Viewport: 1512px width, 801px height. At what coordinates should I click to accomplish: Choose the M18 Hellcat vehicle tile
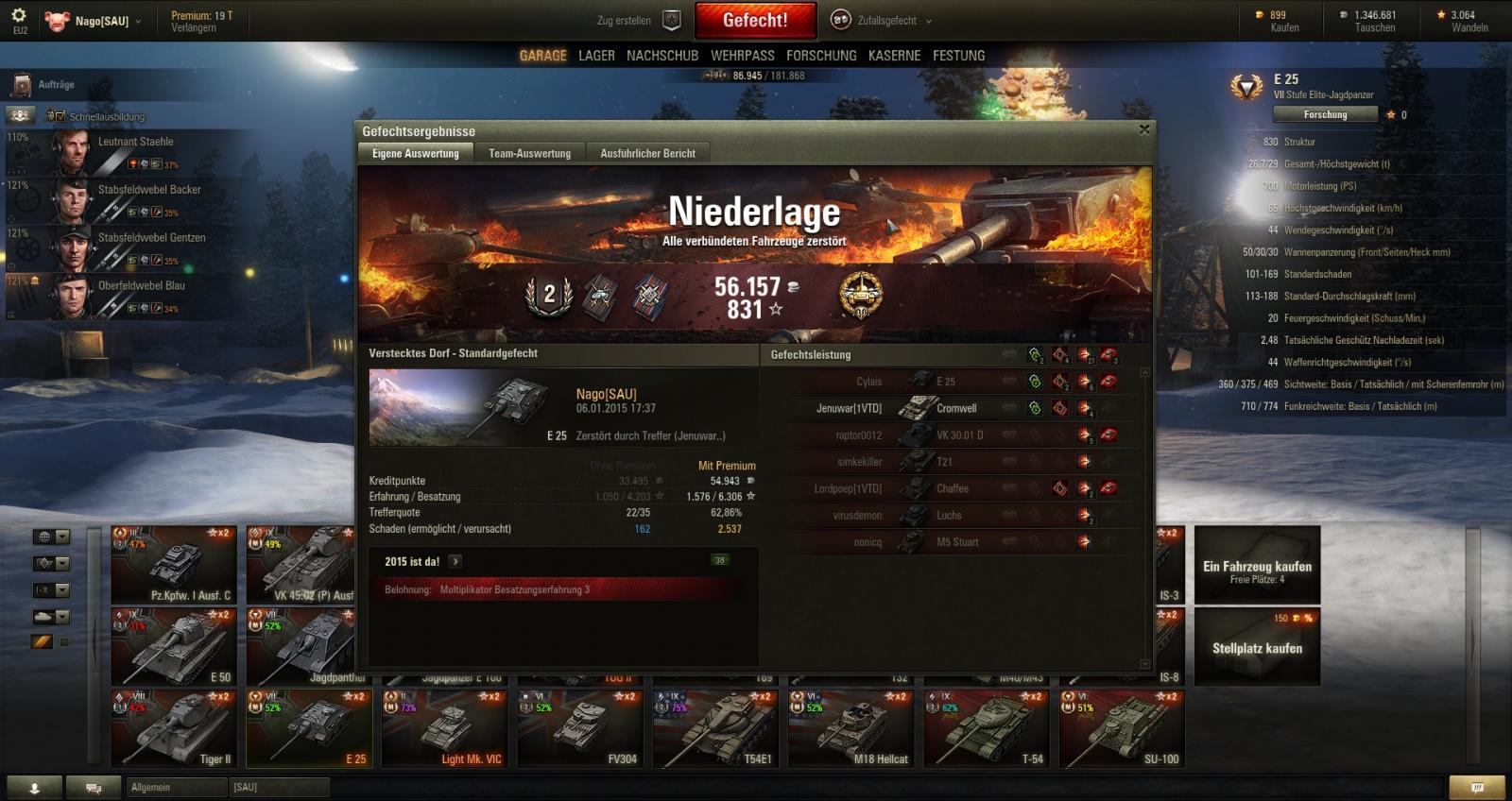[850, 727]
